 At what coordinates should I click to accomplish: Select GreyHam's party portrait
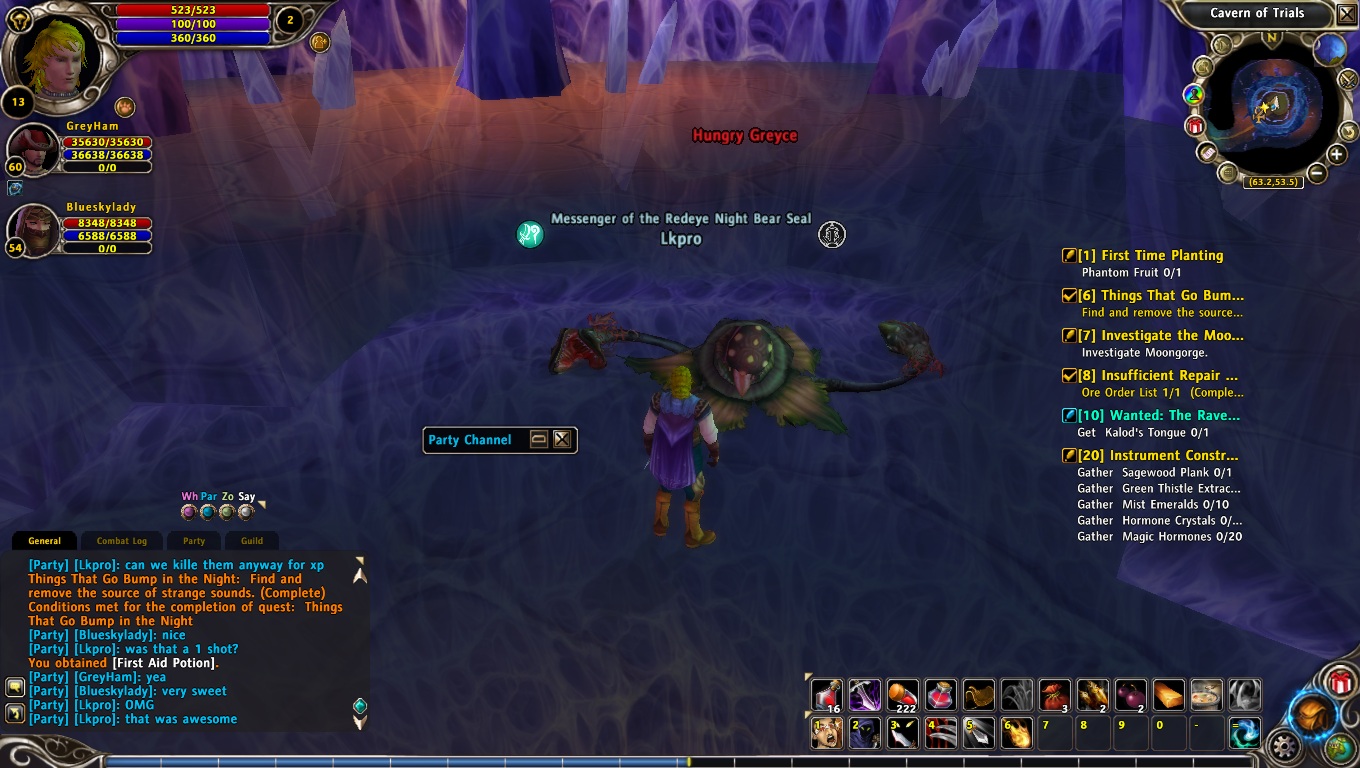click(x=32, y=150)
